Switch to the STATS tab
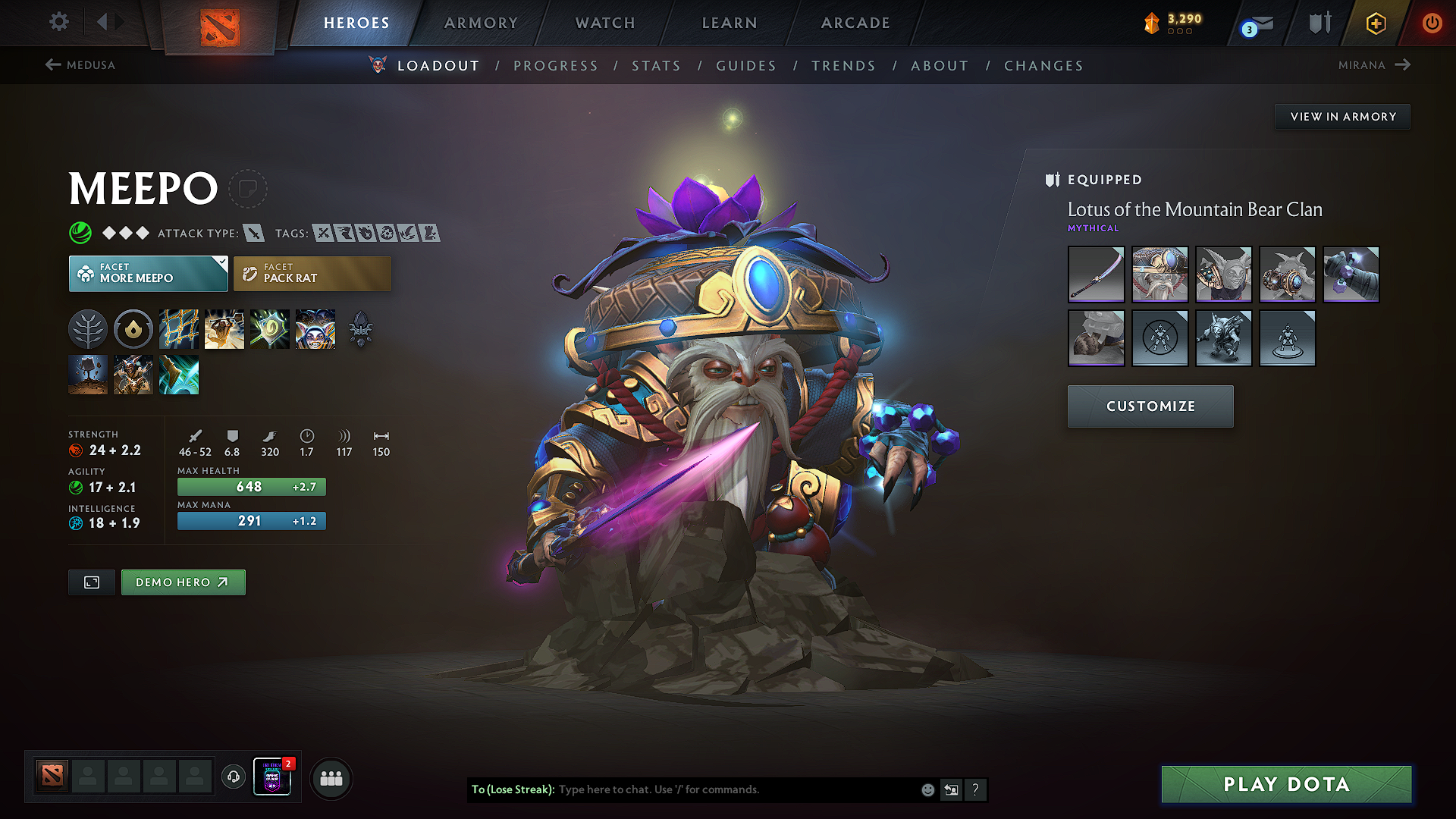 pos(657,65)
